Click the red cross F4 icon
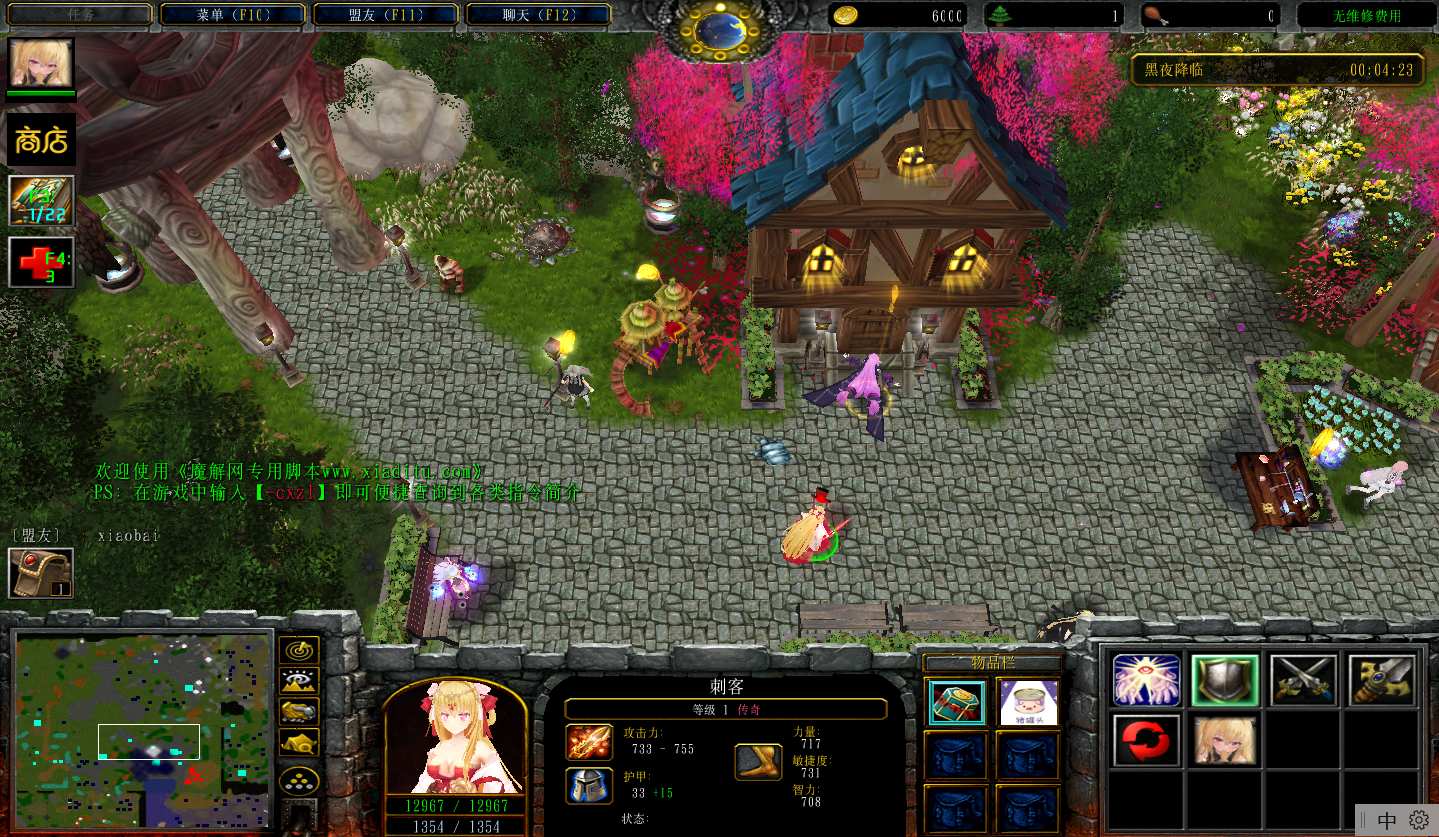 click(x=41, y=262)
